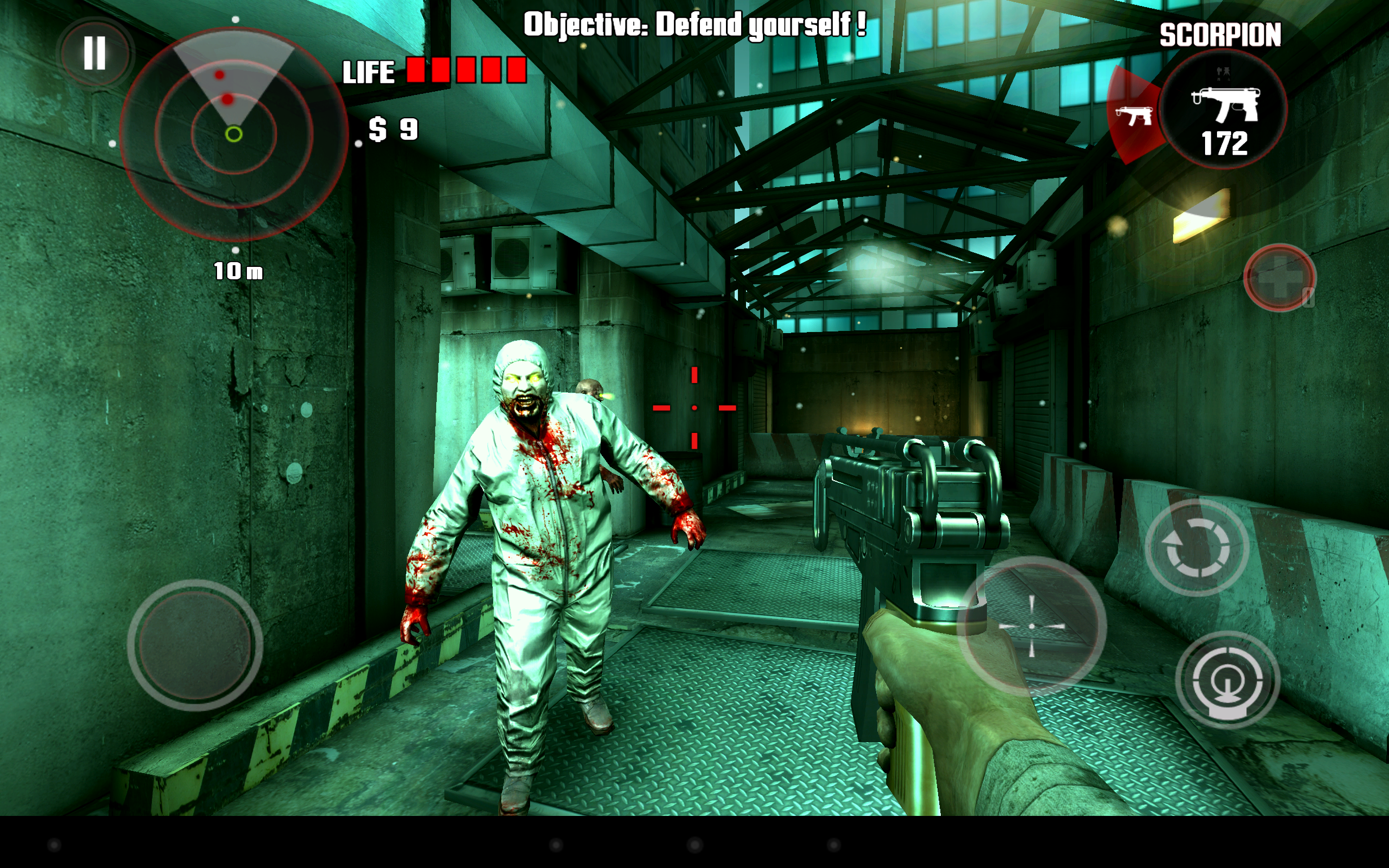Fire the weapon using the crosshair button
The height and width of the screenshot is (868, 1389).
(x=1031, y=626)
